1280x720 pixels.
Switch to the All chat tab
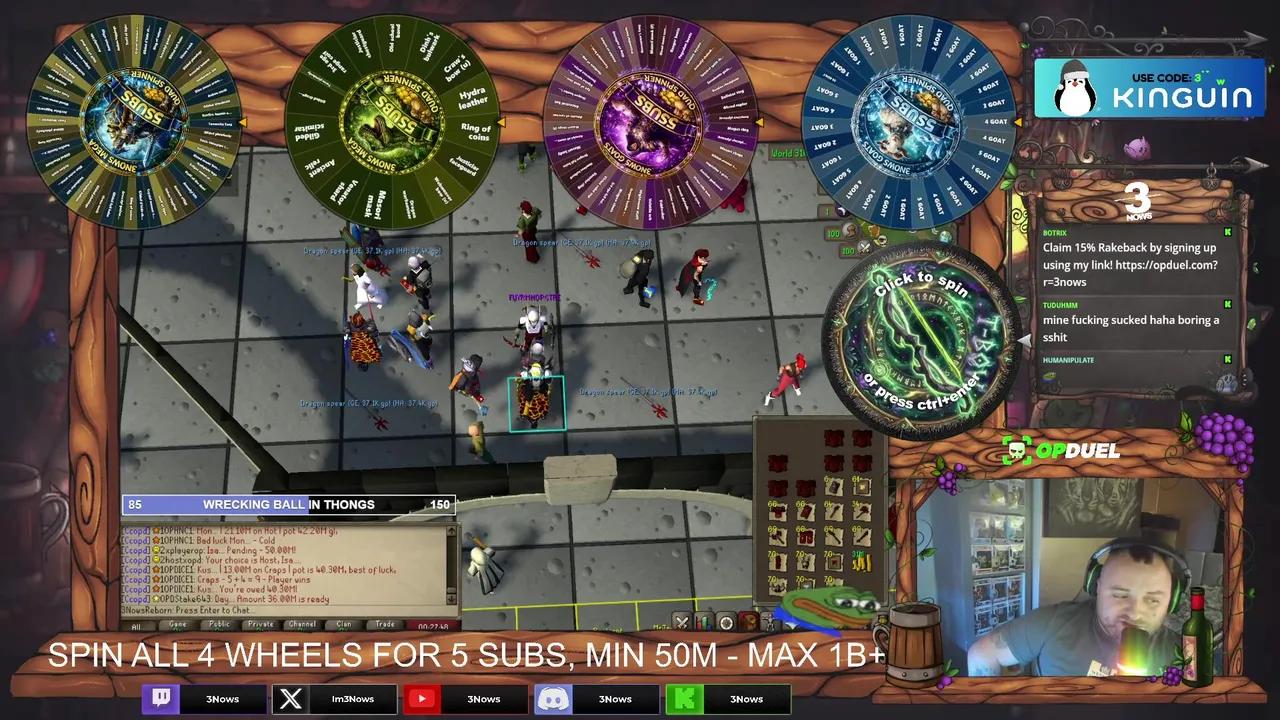[138, 625]
